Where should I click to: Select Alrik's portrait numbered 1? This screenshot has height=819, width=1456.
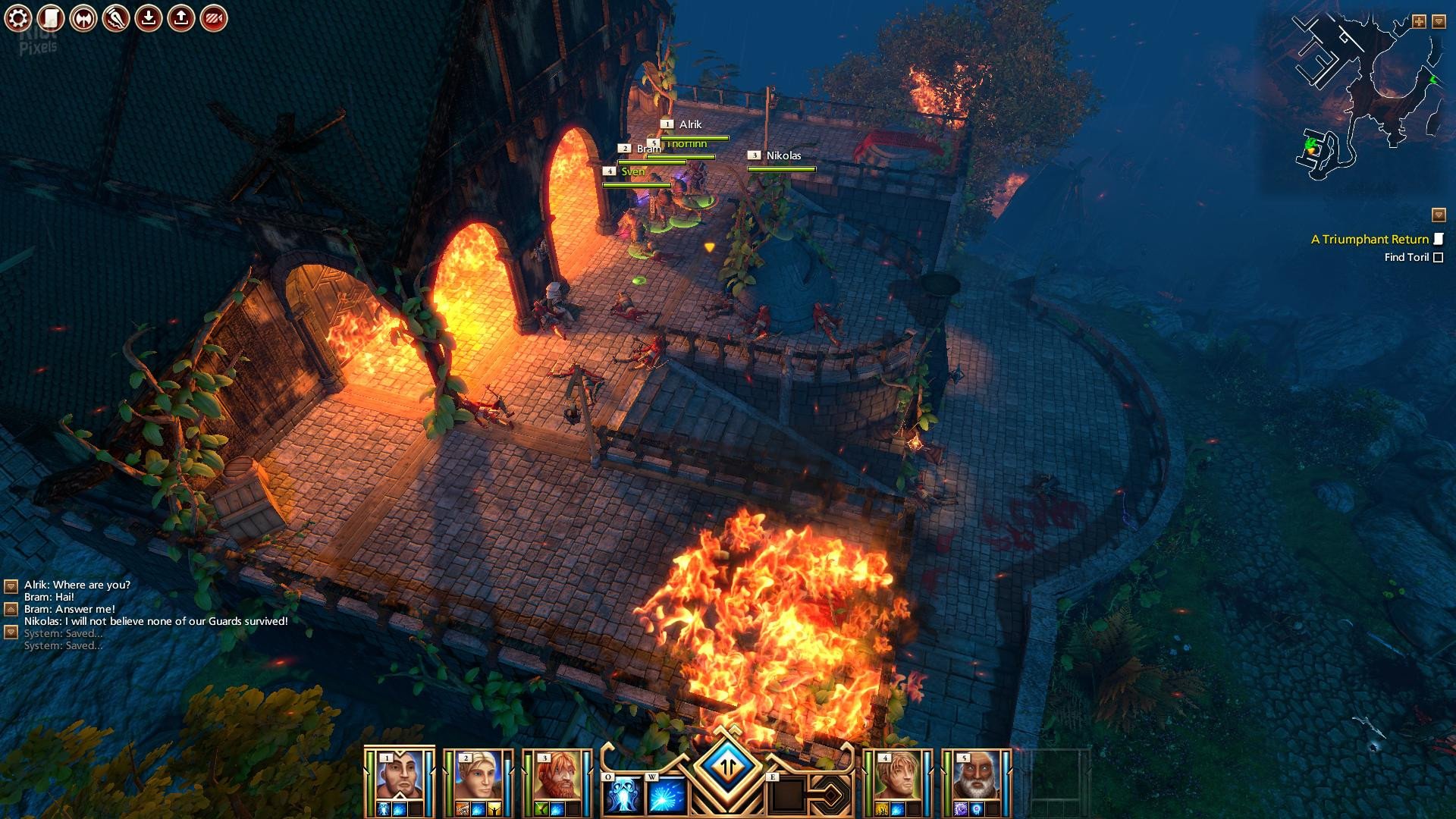tap(400, 777)
